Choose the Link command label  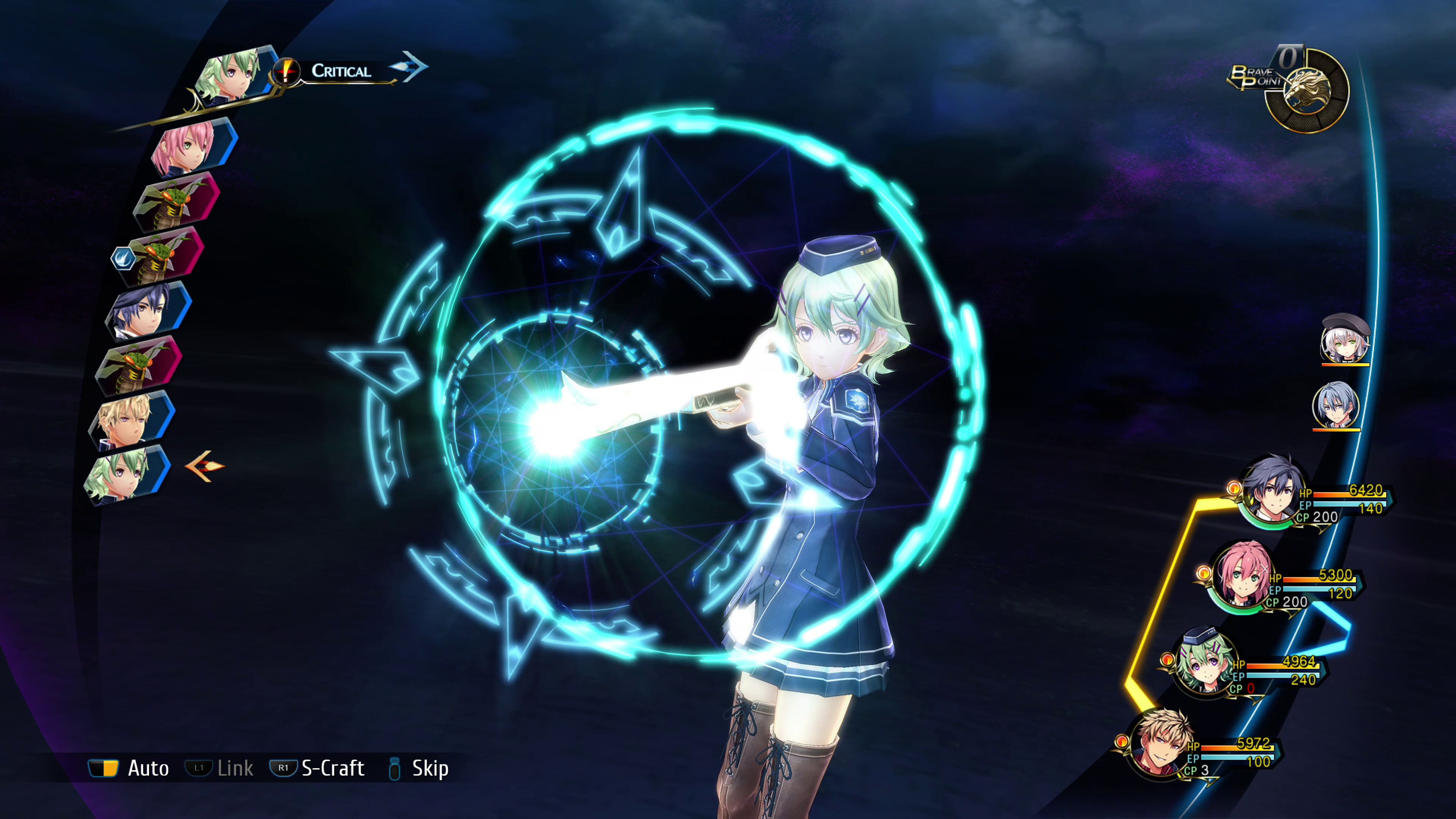[220, 768]
